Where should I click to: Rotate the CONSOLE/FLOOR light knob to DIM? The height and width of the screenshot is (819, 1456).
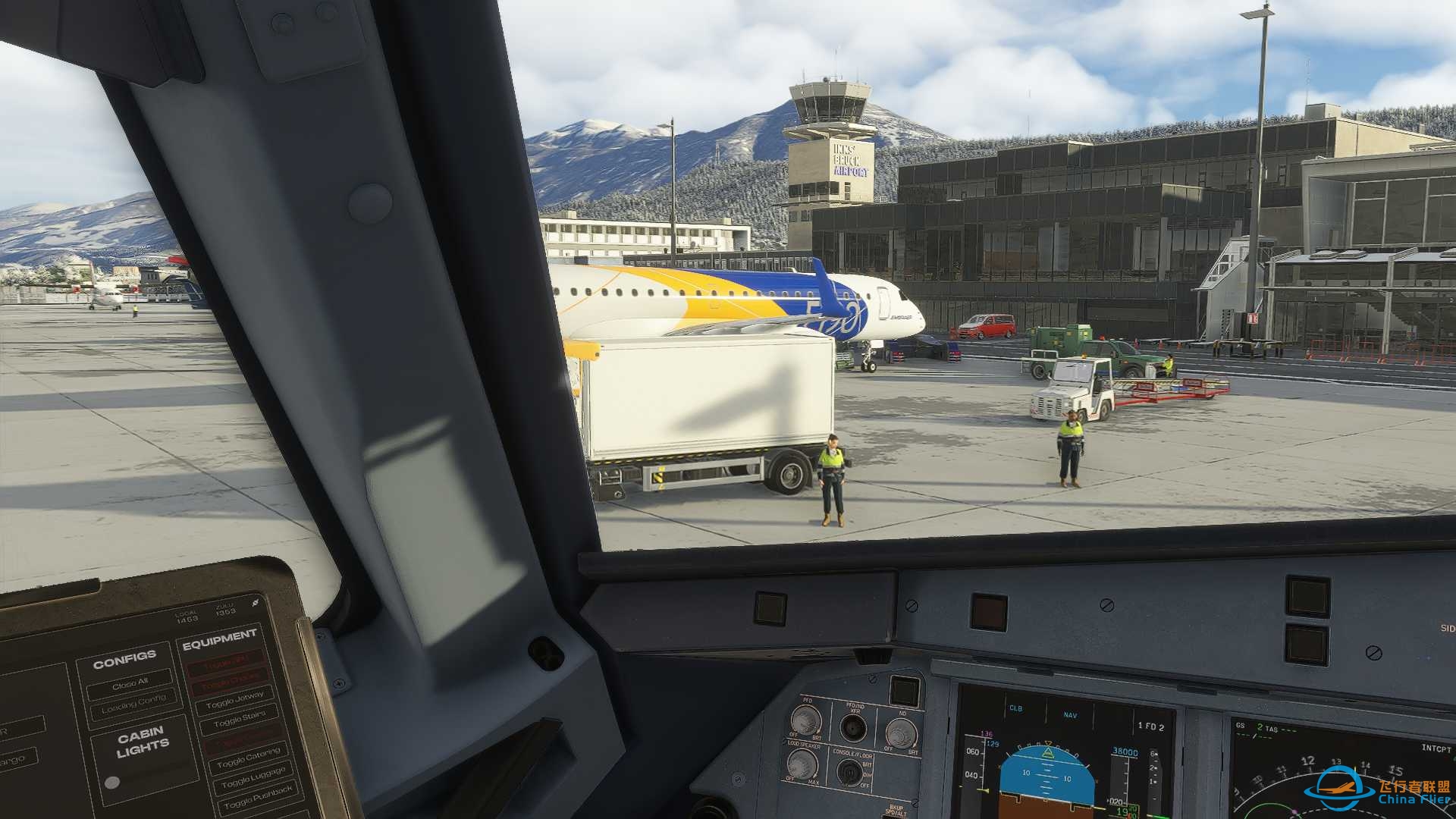[x=850, y=773]
